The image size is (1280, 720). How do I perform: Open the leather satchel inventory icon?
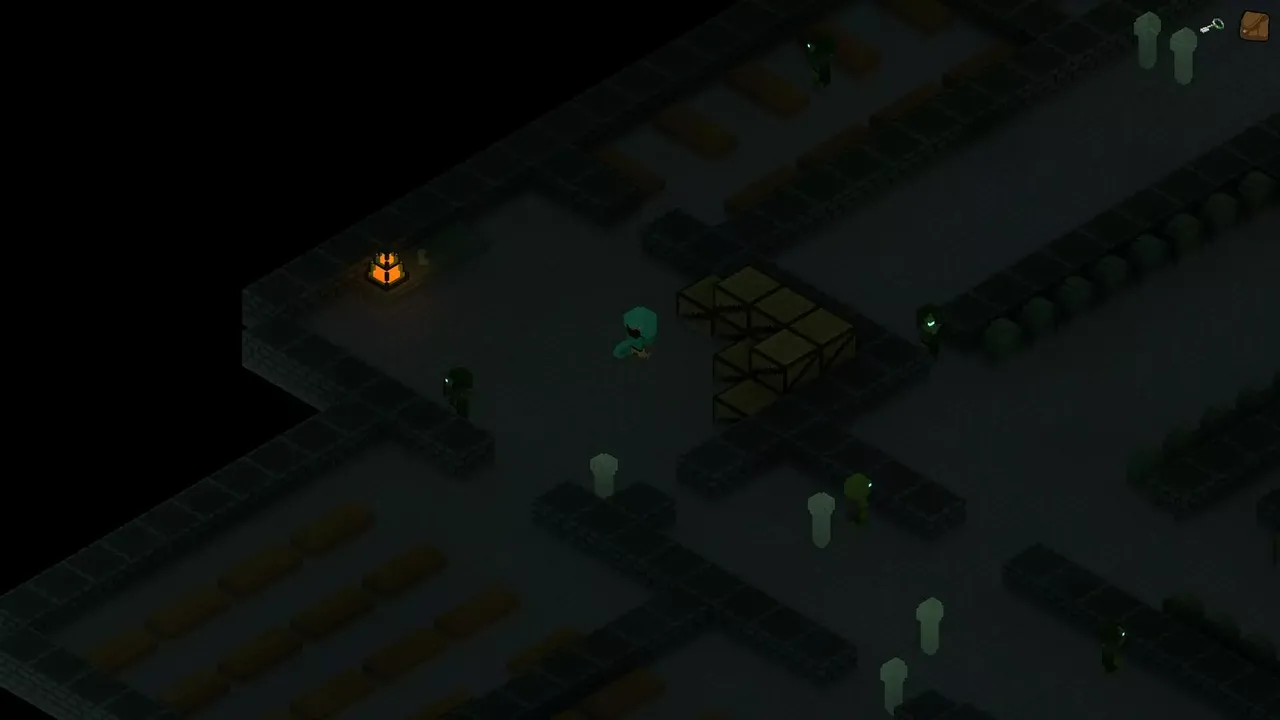[1254, 25]
